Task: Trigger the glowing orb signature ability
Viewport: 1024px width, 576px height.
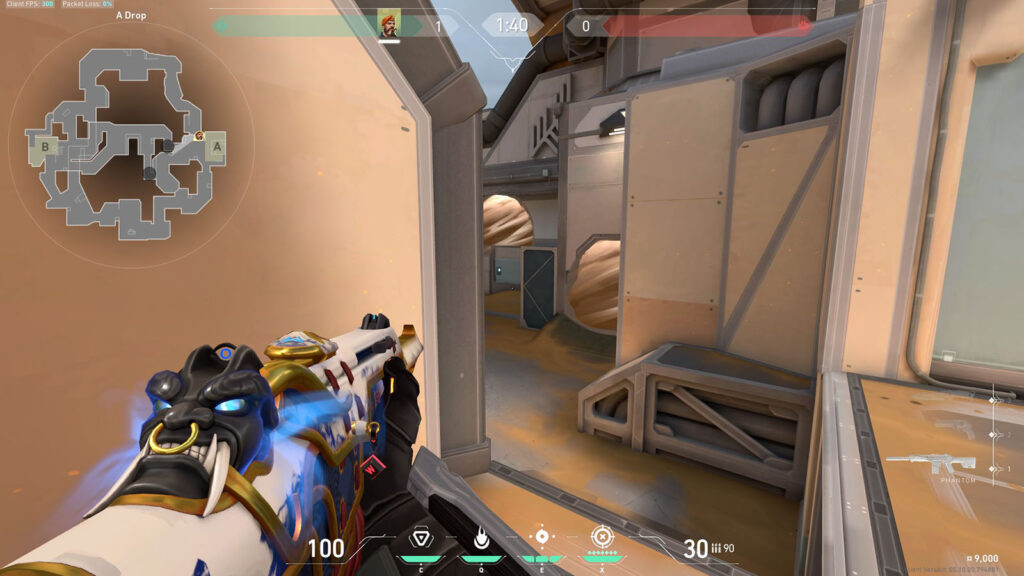Action: (542, 536)
